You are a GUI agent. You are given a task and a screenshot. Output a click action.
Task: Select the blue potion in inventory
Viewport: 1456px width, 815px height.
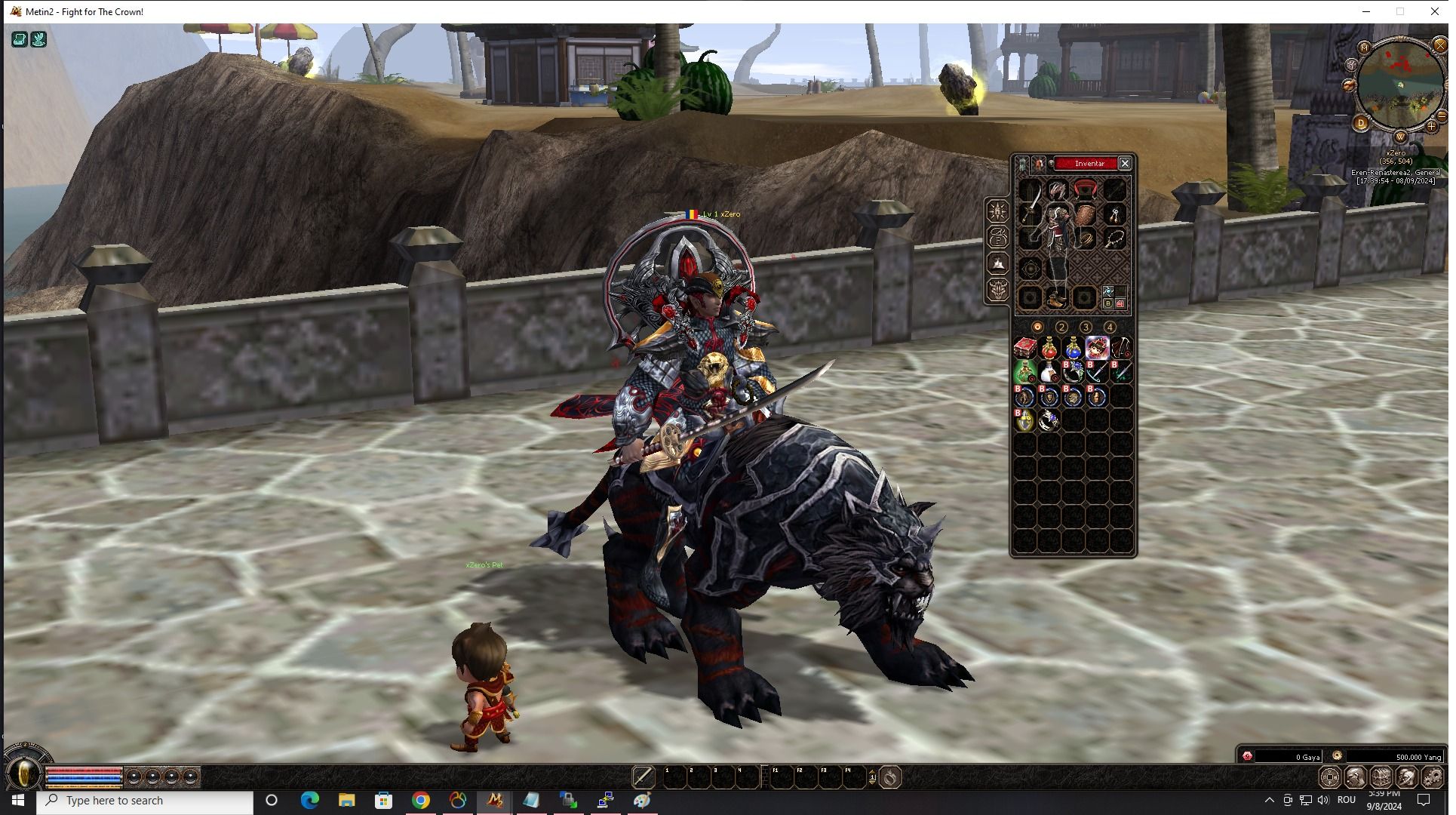1073,348
